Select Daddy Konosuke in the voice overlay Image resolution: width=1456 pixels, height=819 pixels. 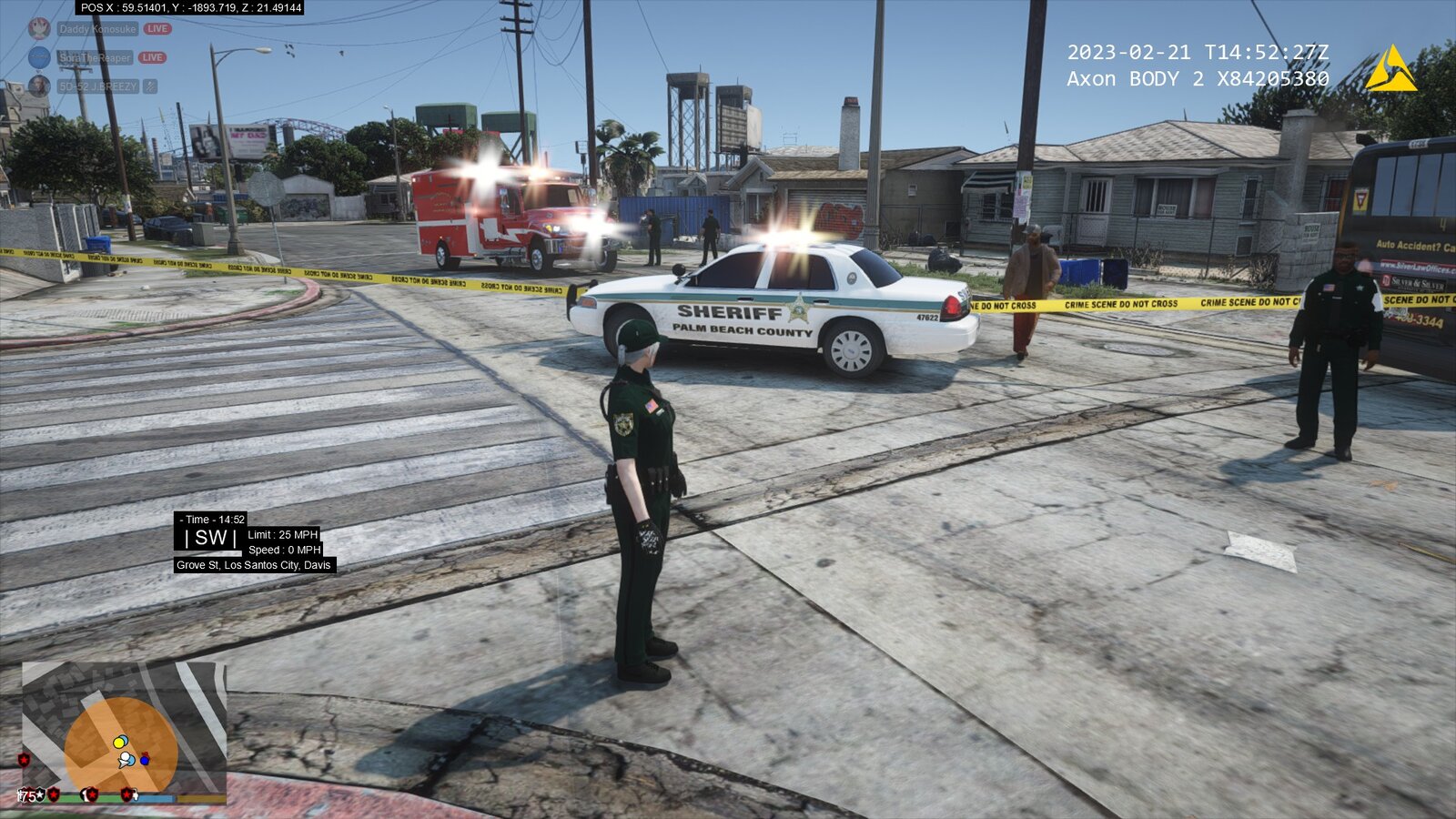97,29
